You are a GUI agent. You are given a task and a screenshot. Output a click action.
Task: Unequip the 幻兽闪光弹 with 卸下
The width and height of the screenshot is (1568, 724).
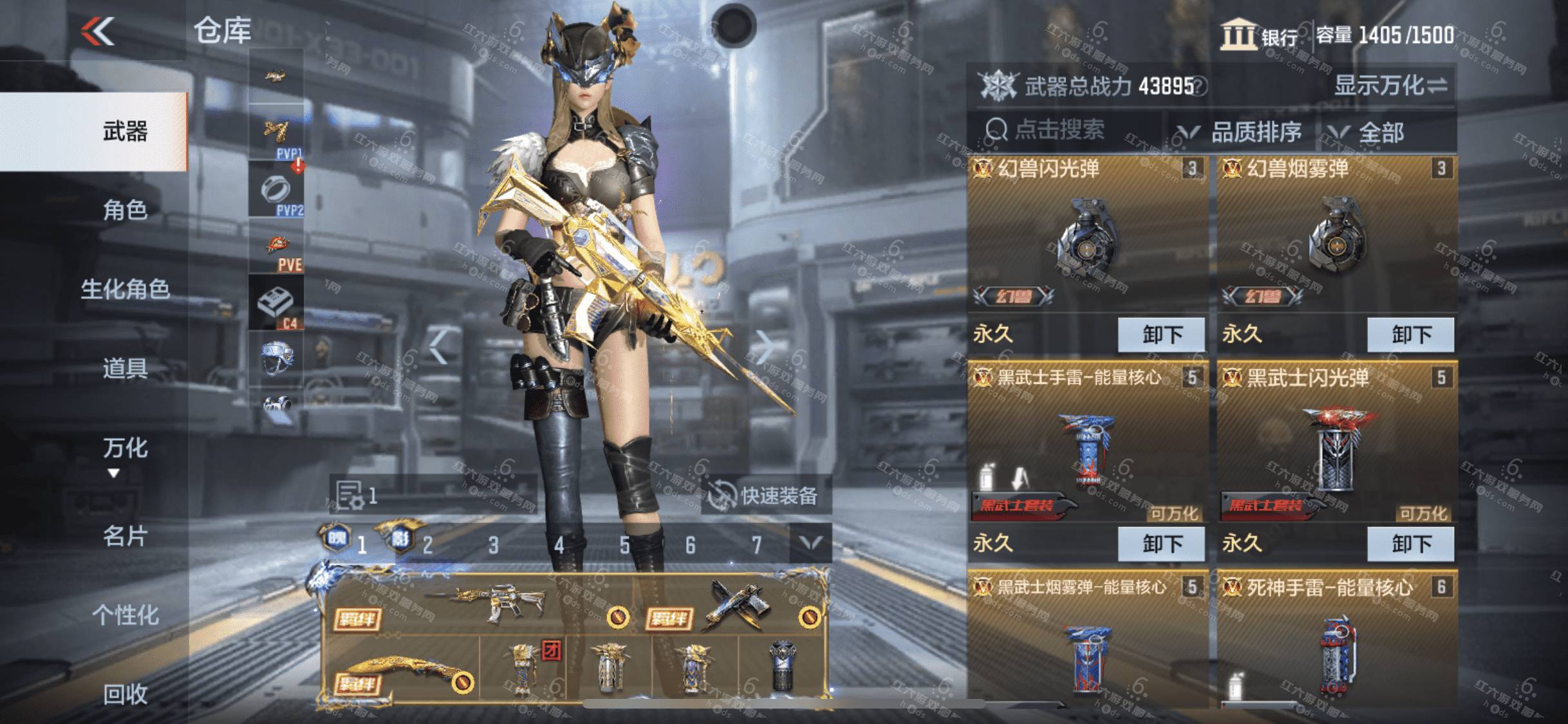pos(1161,335)
